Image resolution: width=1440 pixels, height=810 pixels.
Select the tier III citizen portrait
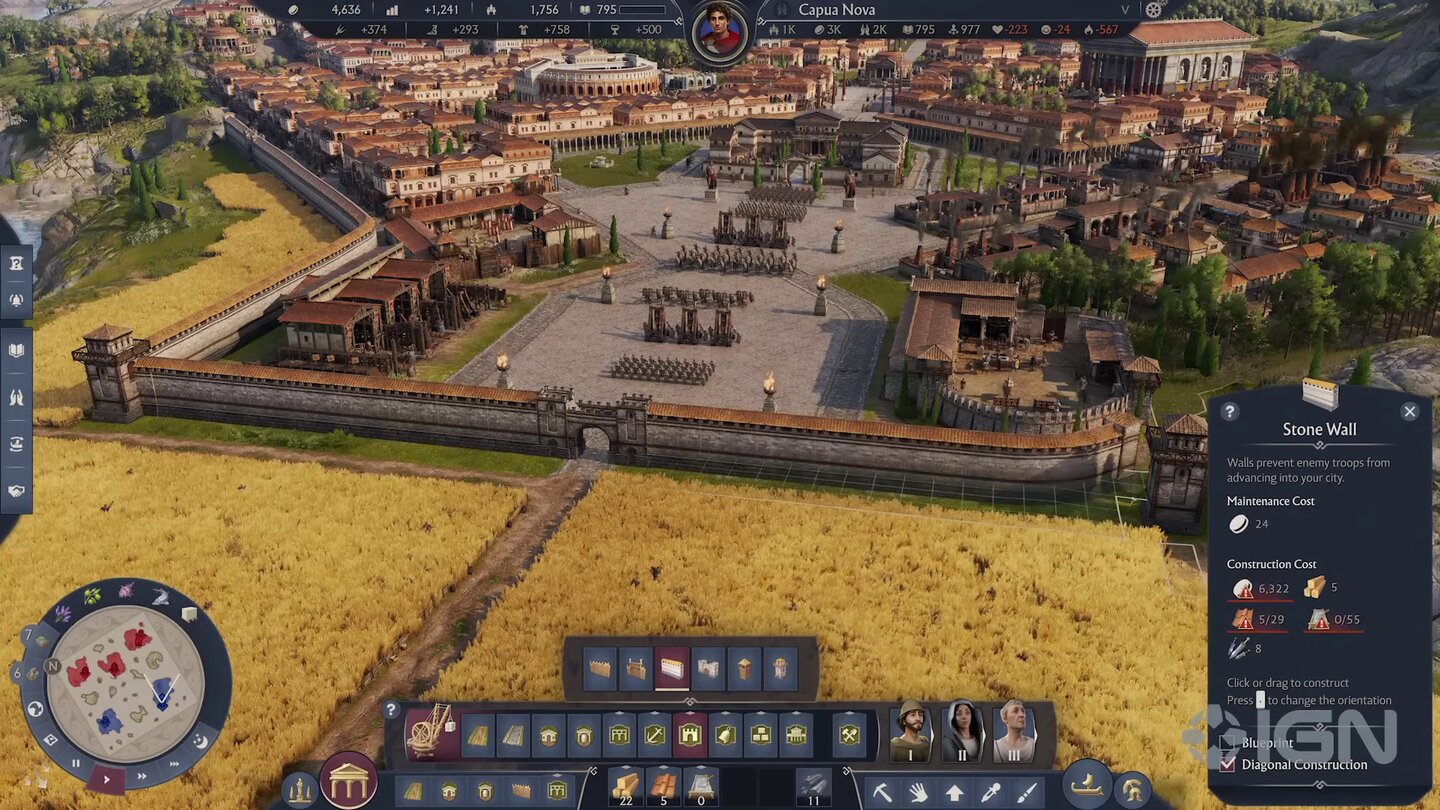pyautogui.click(x=1014, y=732)
